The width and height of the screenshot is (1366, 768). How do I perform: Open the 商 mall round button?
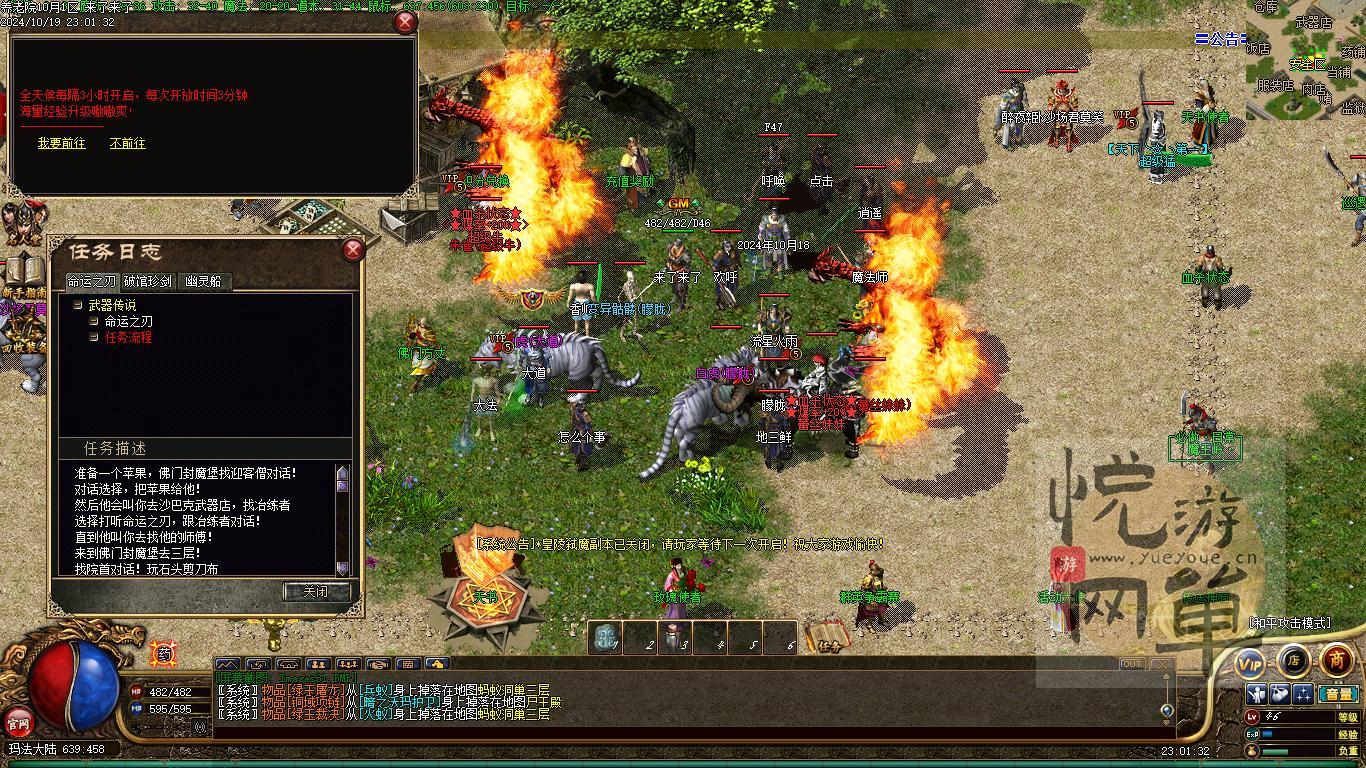pyautogui.click(x=1337, y=660)
